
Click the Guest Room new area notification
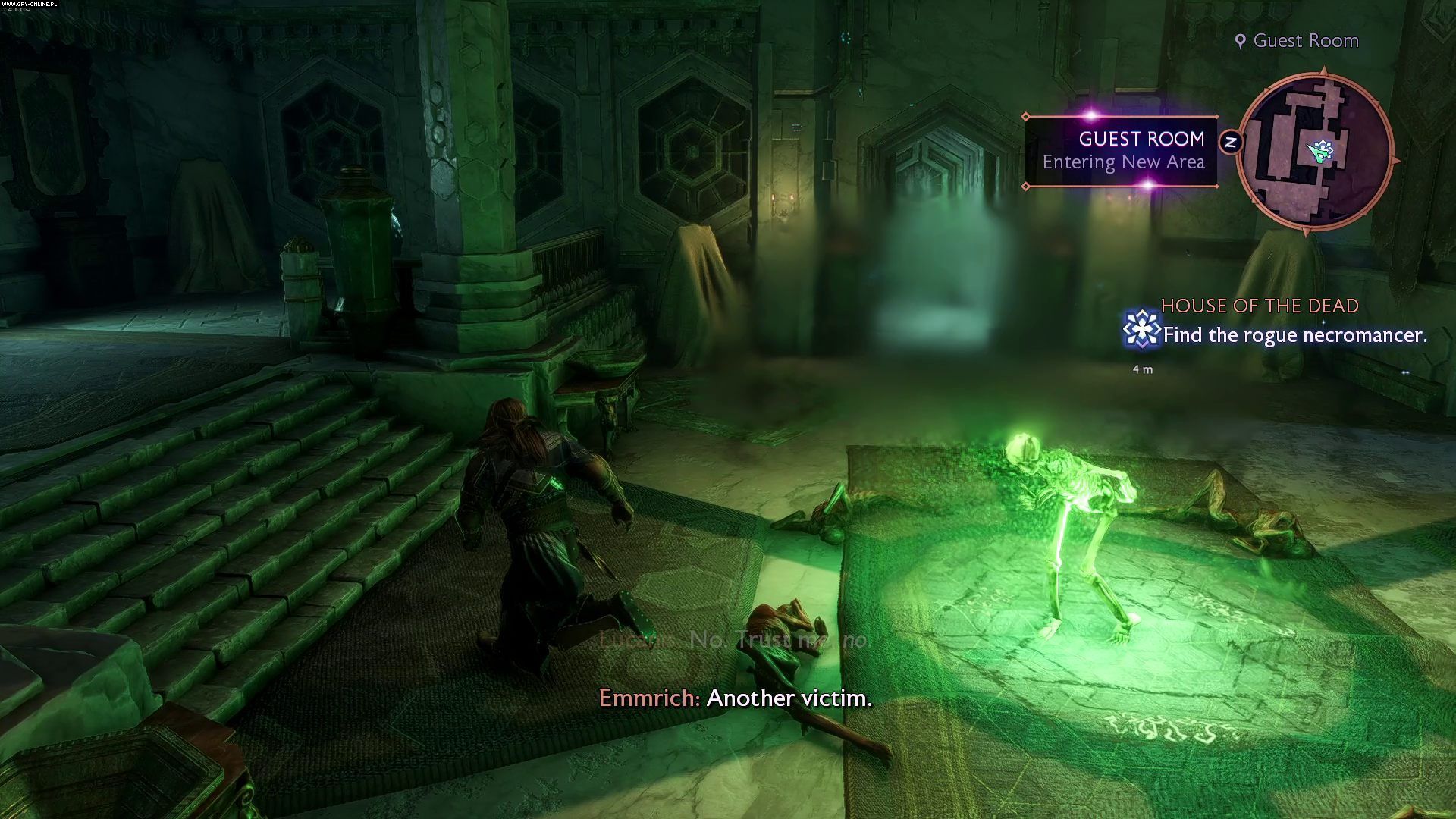1122,151
